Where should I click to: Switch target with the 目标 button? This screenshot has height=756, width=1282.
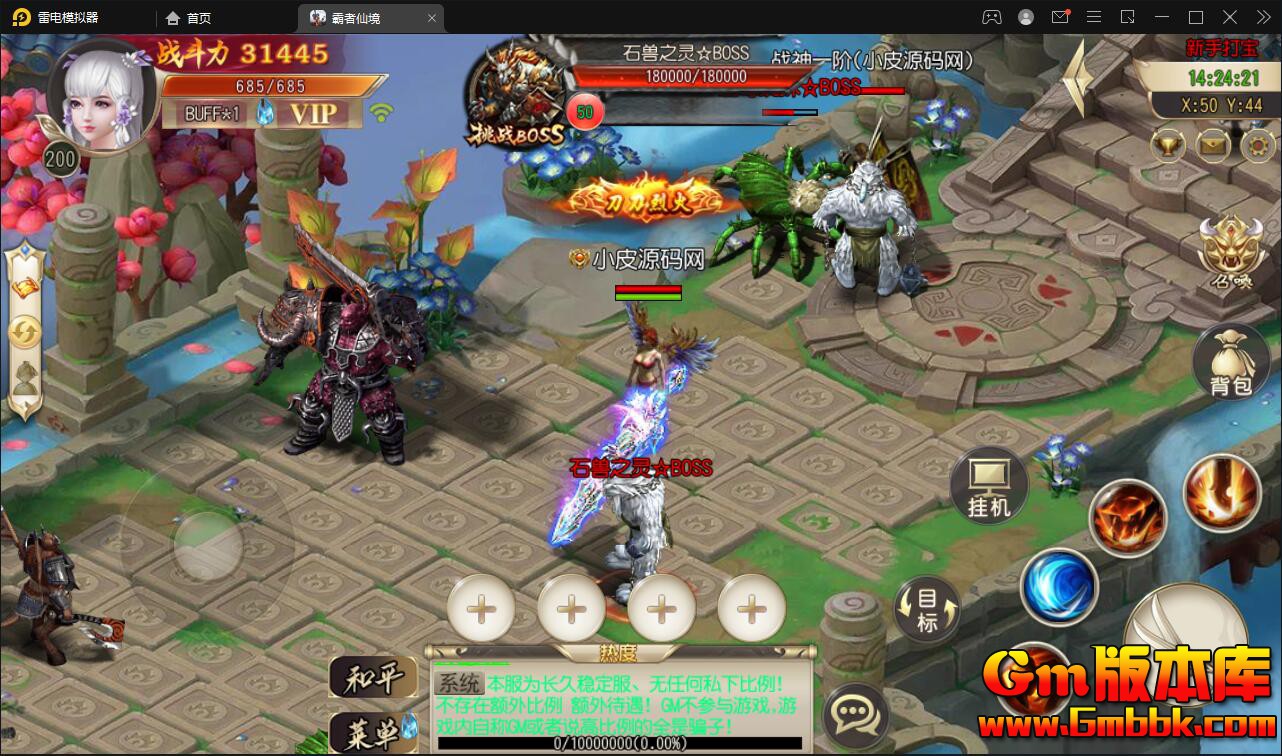tap(927, 609)
